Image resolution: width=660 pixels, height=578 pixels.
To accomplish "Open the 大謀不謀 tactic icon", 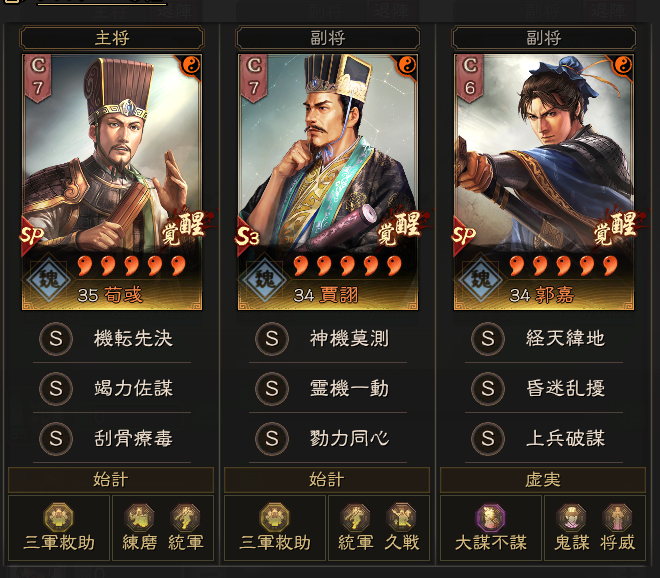I will coord(491,527).
